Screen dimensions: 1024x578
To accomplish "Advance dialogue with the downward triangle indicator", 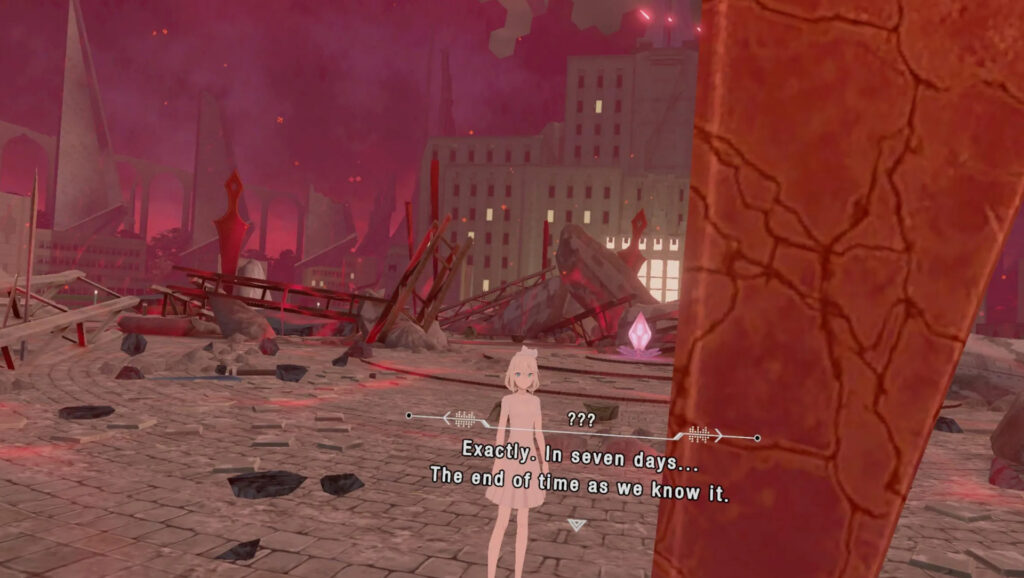I will (576, 524).
